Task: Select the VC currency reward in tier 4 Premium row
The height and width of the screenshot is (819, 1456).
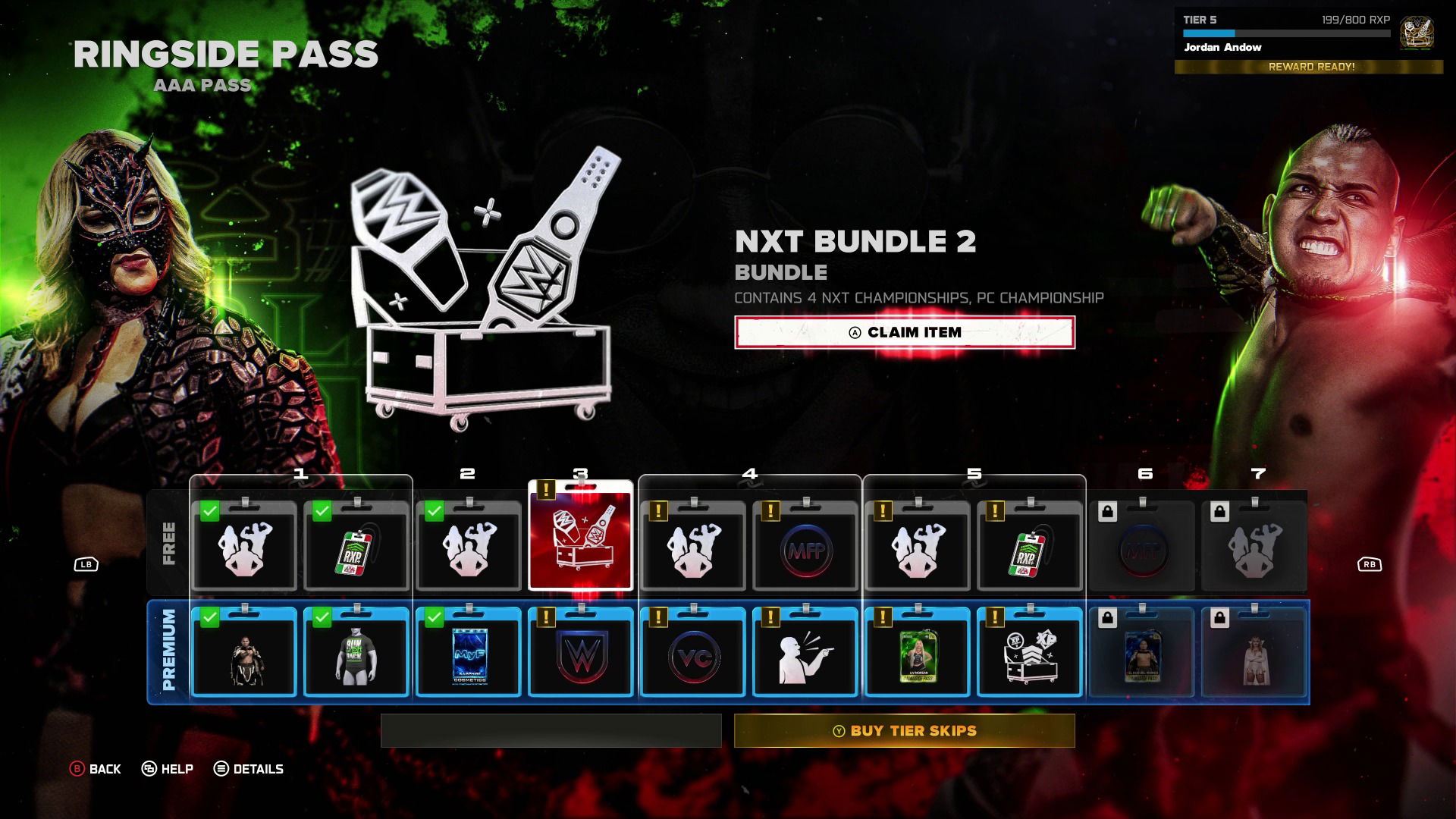Action: click(x=693, y=654)
